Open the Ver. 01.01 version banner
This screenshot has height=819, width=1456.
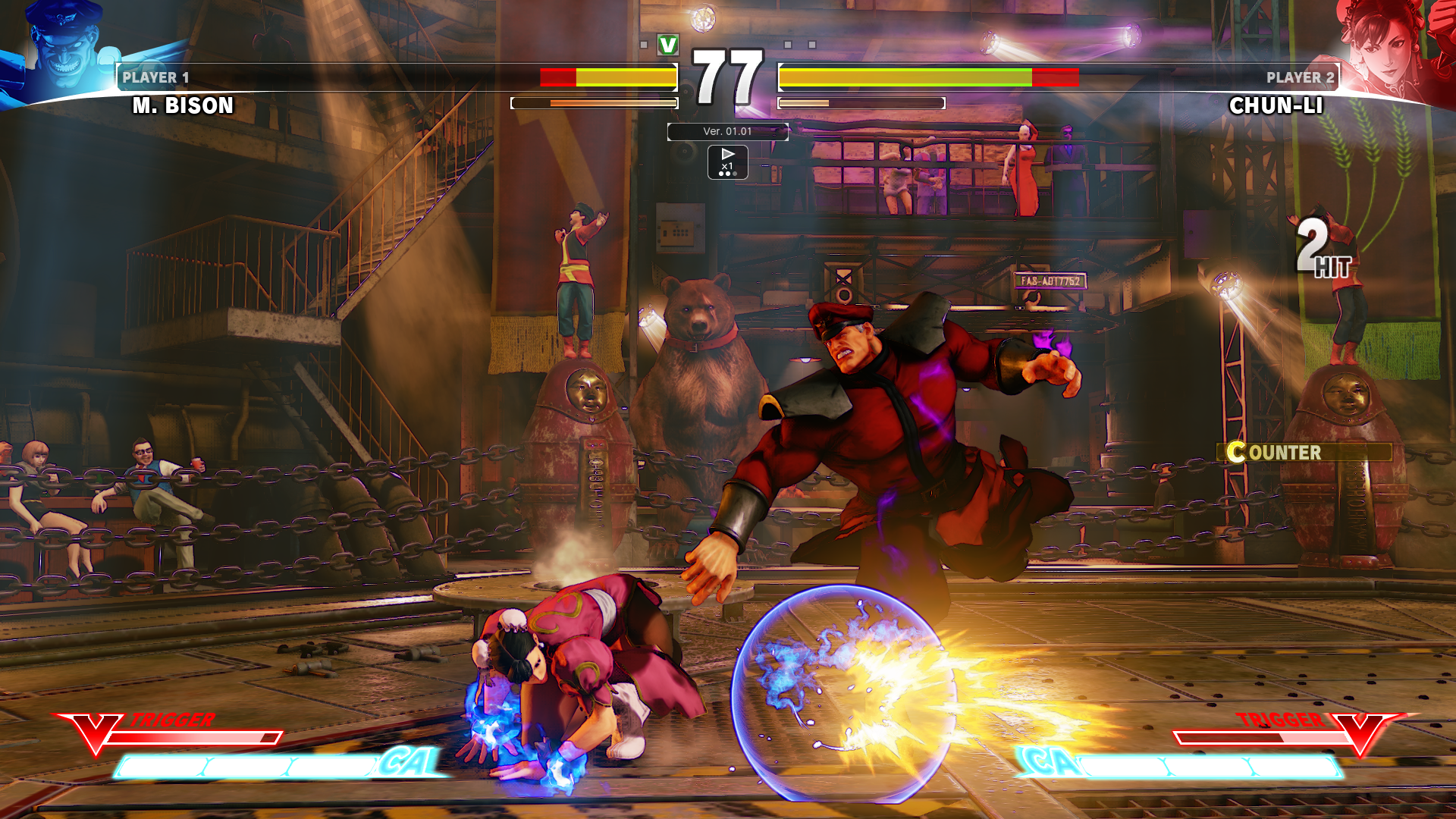pyautogui.click(x=727, y=131)
